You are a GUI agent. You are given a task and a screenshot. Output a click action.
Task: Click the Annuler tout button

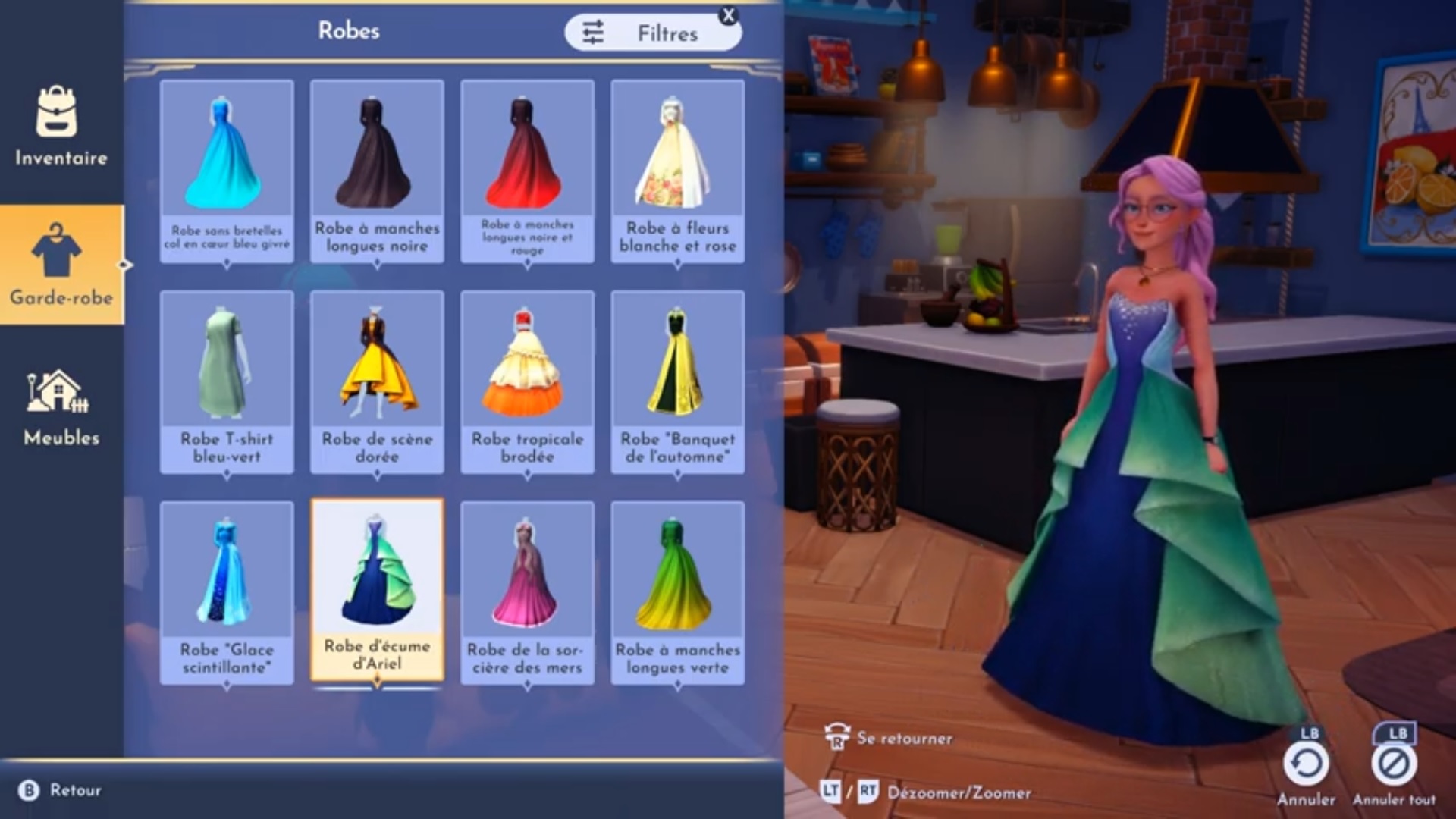pos(1394,764)
